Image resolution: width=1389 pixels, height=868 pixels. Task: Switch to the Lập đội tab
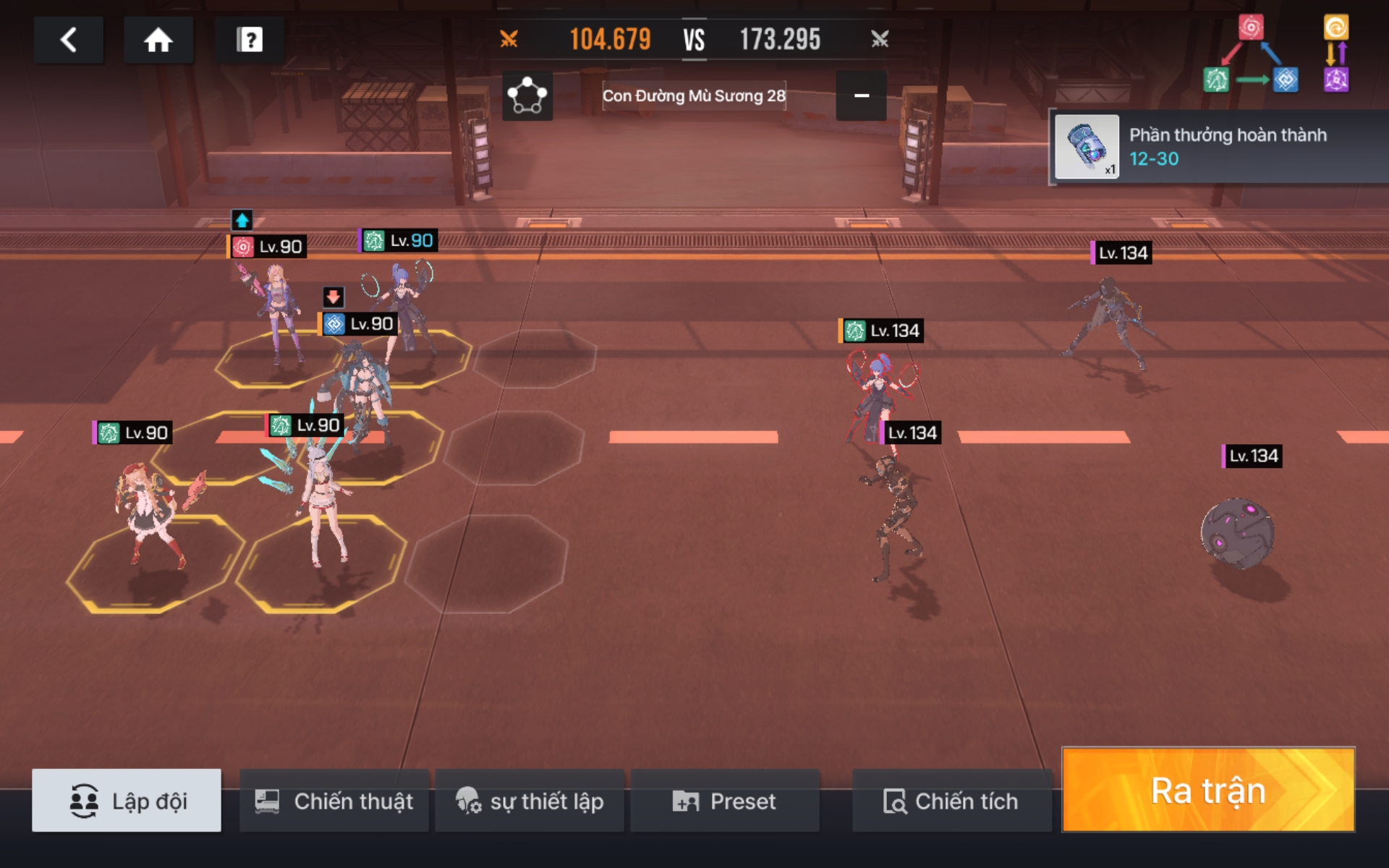127,801
